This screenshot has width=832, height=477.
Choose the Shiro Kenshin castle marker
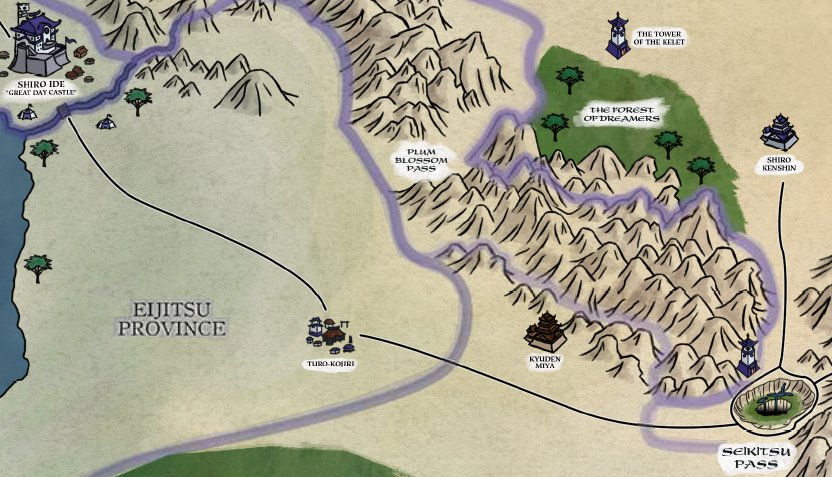pos(779,132)
